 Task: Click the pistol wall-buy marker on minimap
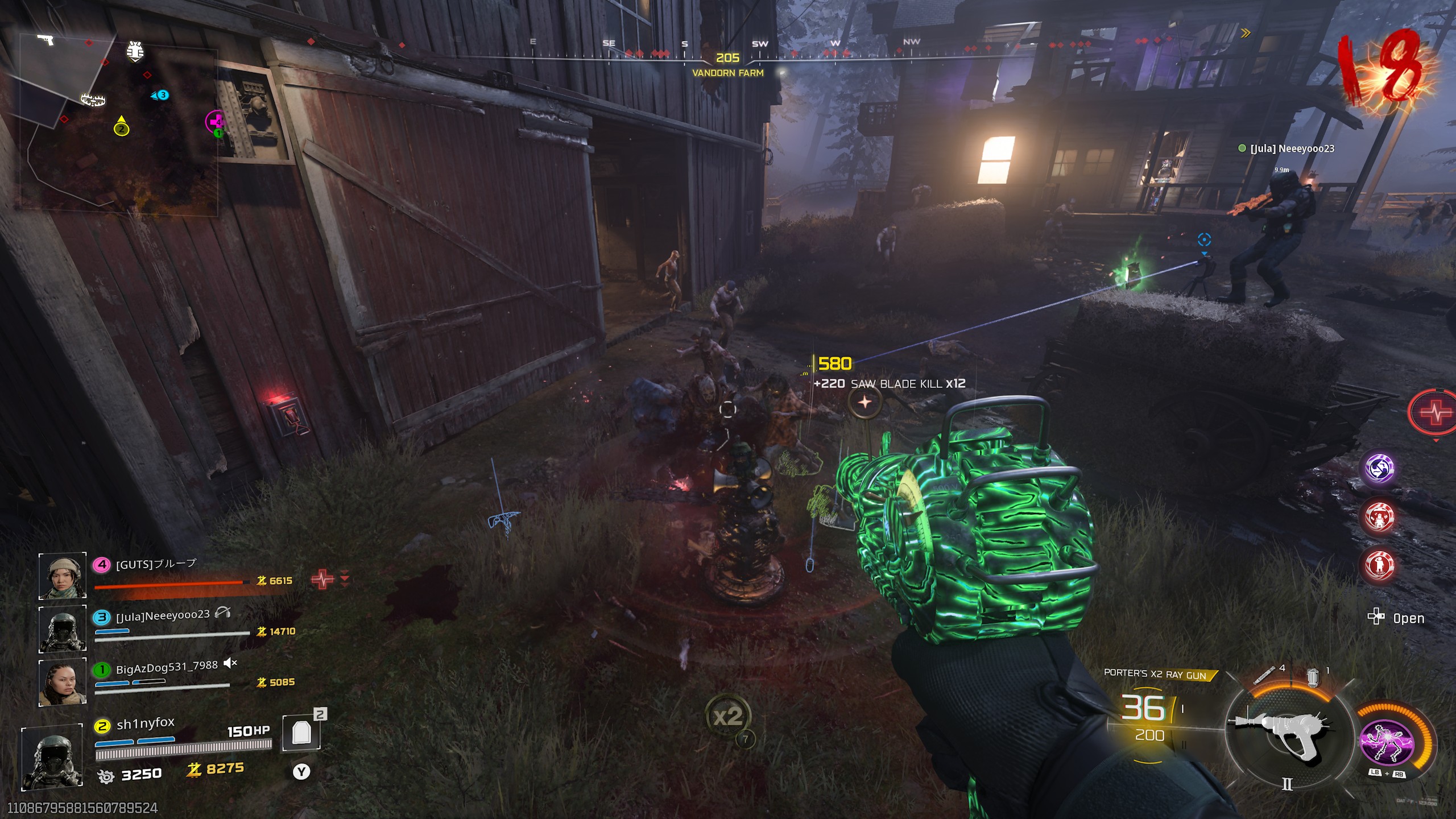coord(45,40)
